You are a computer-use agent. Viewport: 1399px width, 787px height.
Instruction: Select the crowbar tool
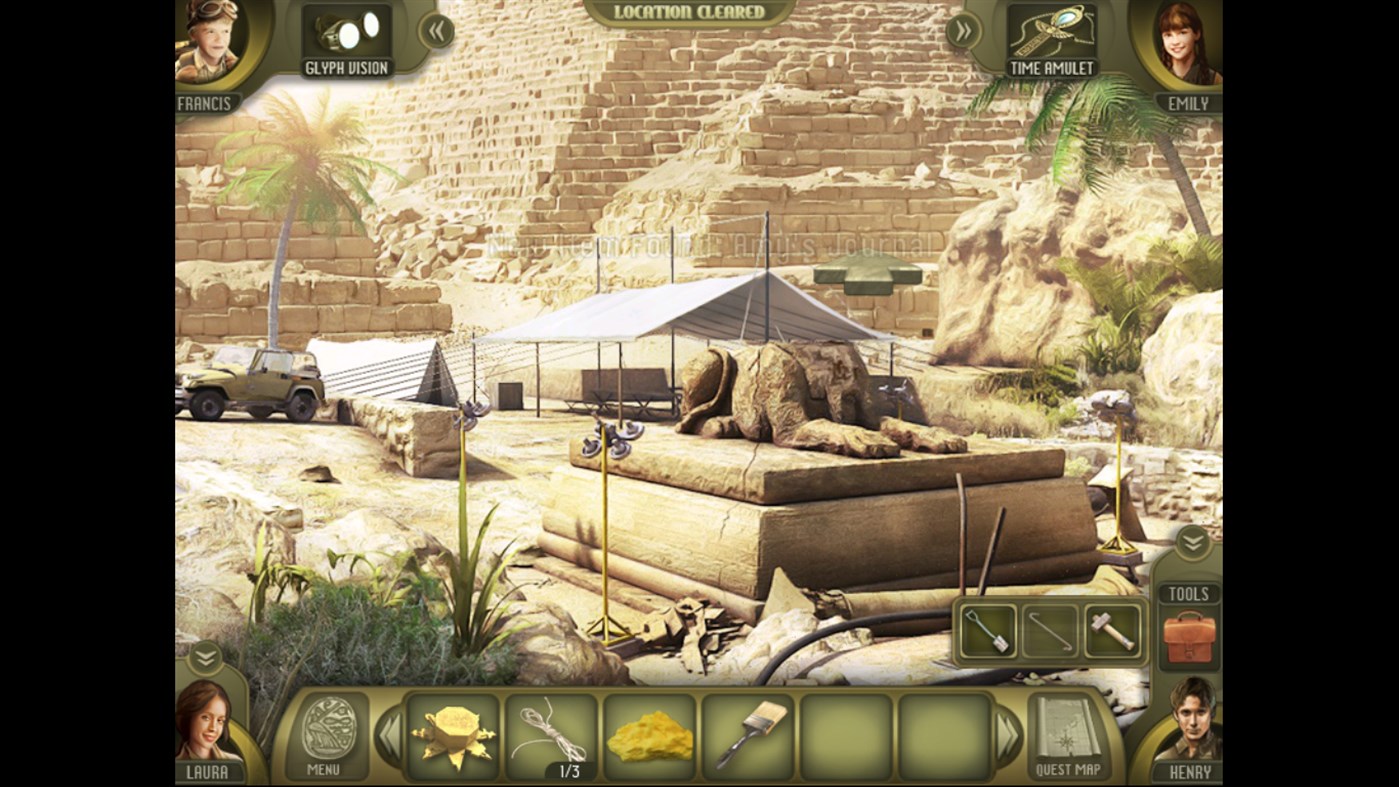coord(1049,630)
